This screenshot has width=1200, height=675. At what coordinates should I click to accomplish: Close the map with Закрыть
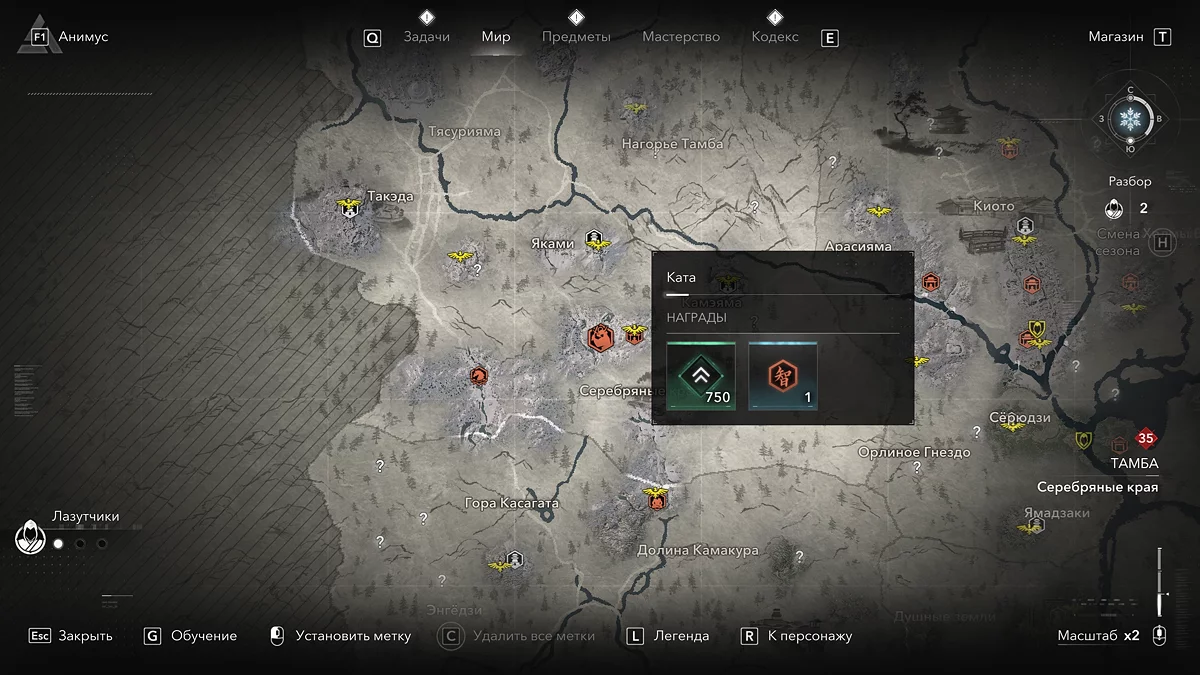click(85, 636)
